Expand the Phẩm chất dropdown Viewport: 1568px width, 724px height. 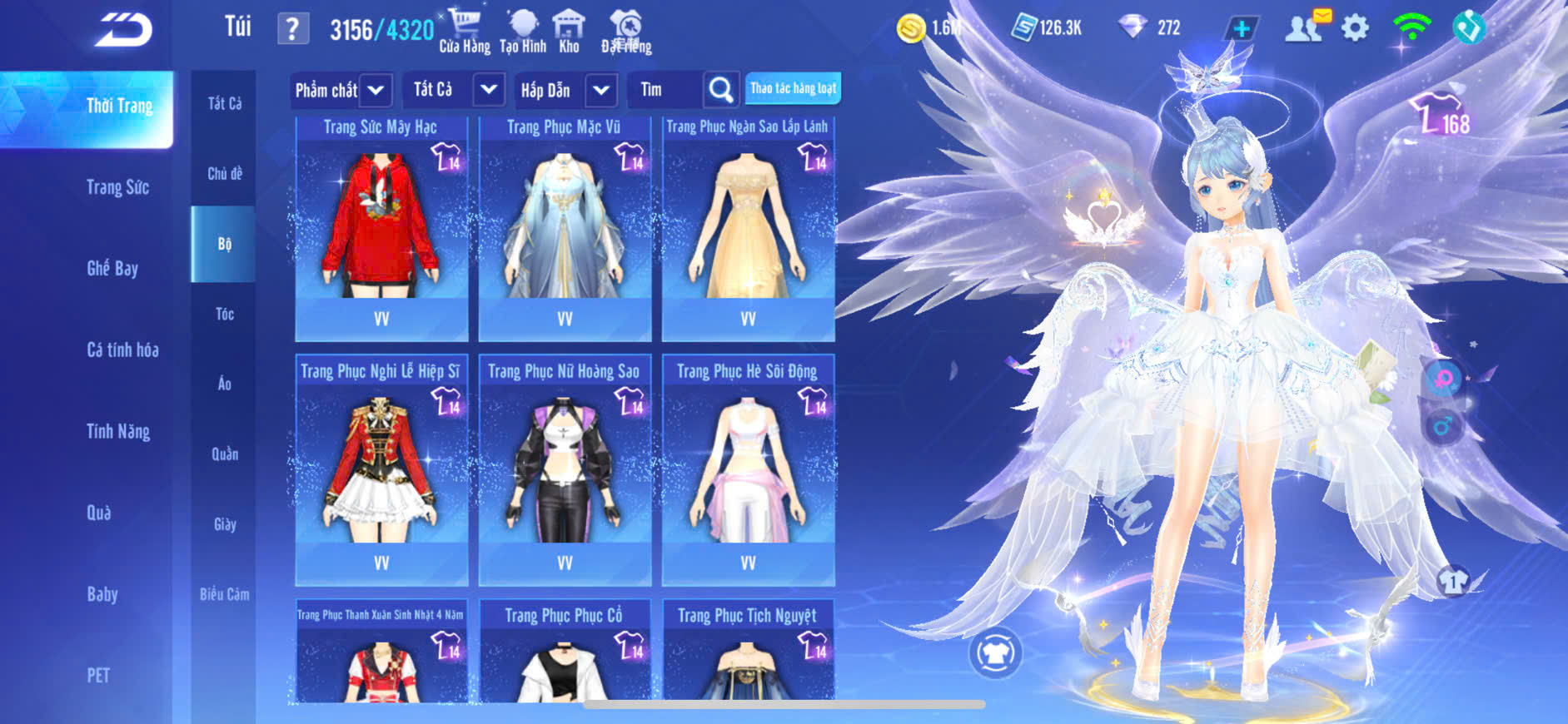(x=376, y=90)
